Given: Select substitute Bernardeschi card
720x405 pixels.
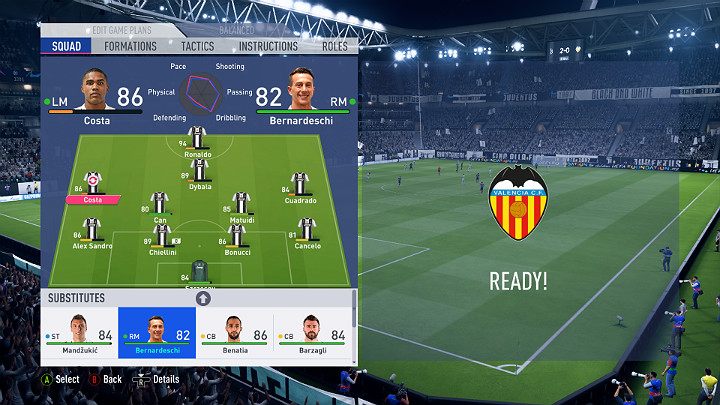Looking at the screenshot, I should pyautogui.click(x=157, y=333).
